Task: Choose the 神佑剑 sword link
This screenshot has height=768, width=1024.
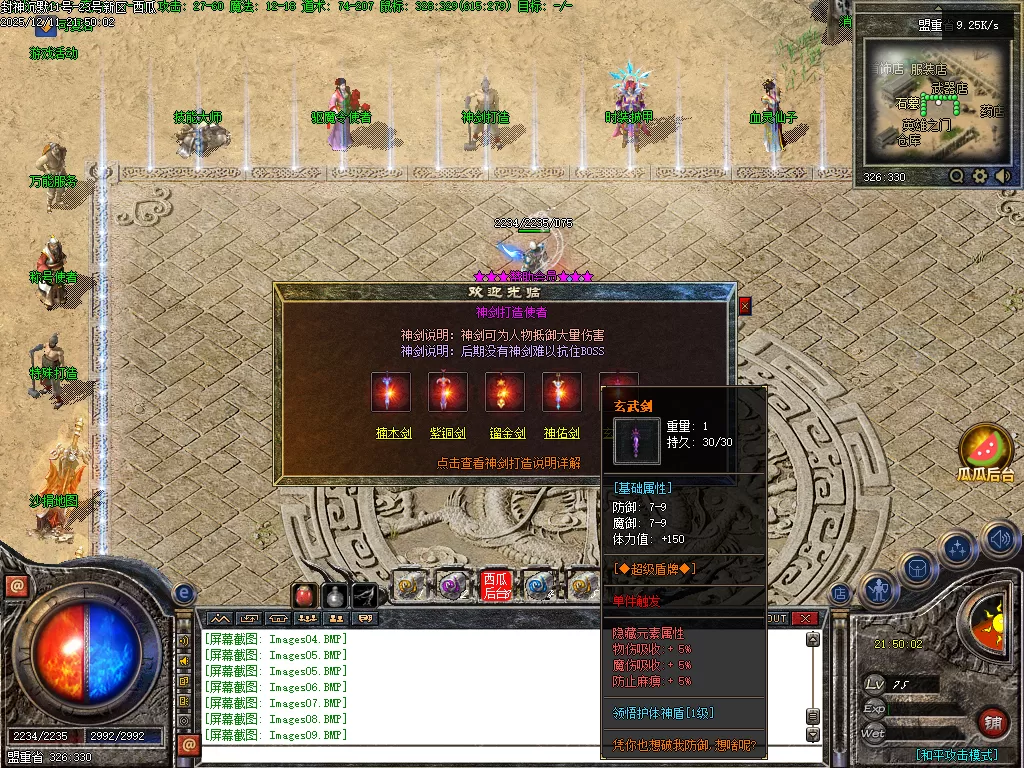Action: point(562,433)
